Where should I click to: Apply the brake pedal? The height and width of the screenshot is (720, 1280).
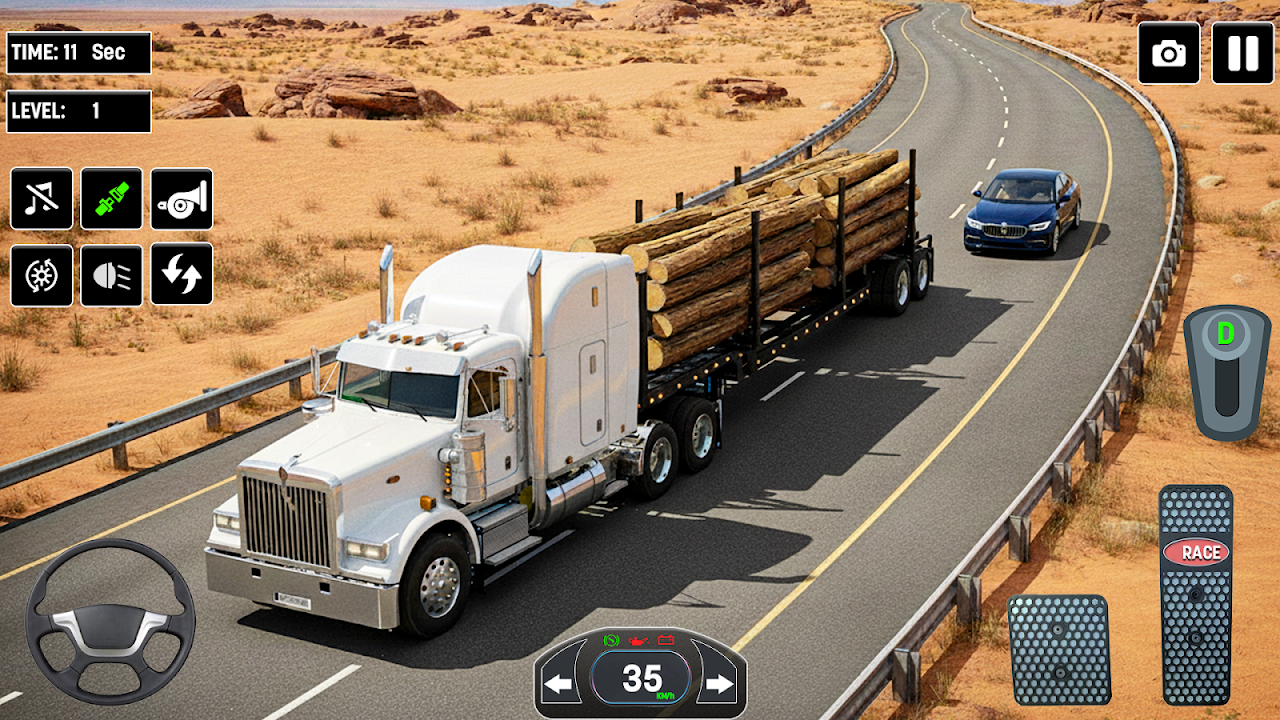pyautogui.click(x=1059, y=650)
